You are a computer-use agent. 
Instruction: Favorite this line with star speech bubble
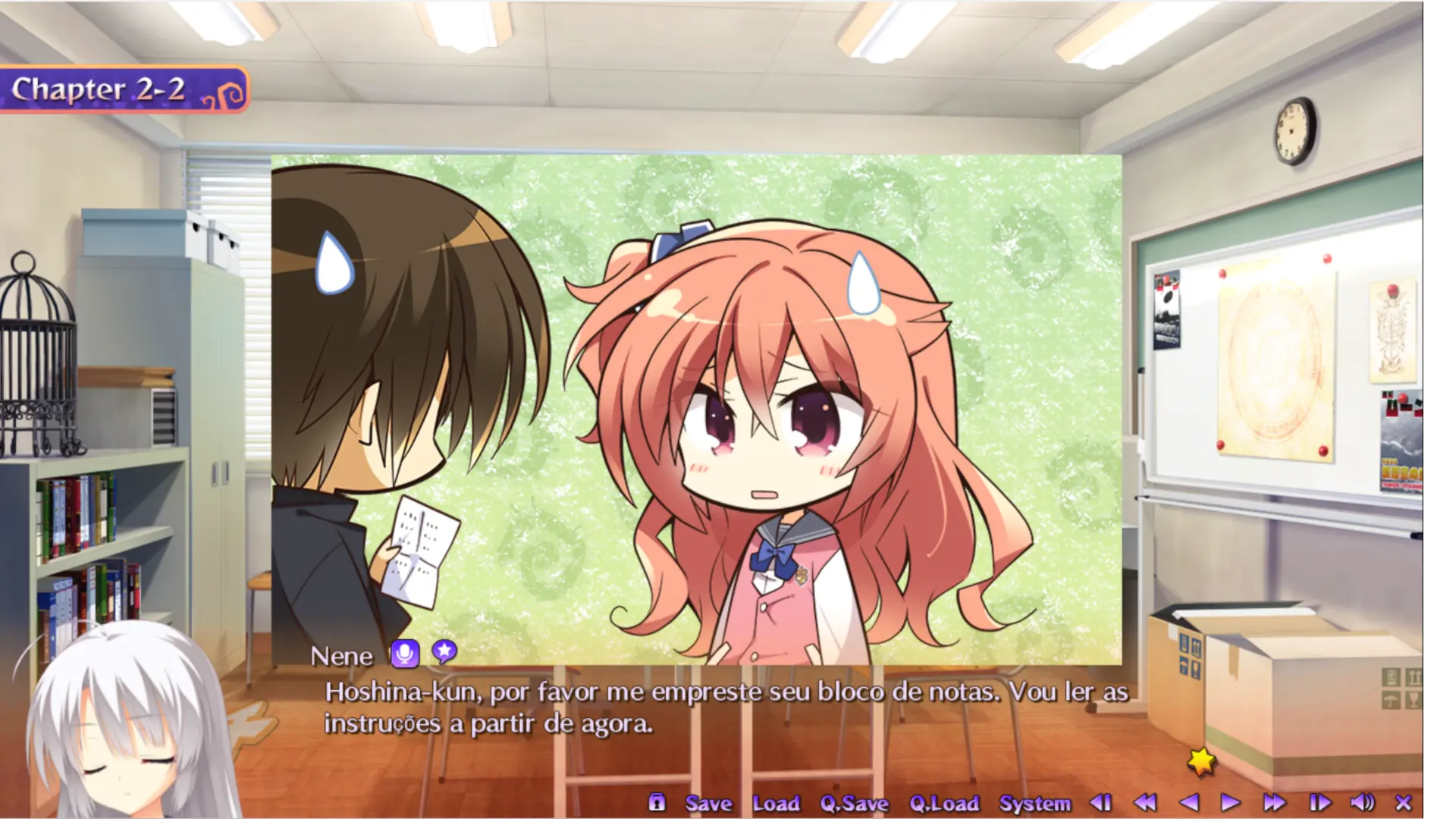pyautogui.click(x=444, y=651)
